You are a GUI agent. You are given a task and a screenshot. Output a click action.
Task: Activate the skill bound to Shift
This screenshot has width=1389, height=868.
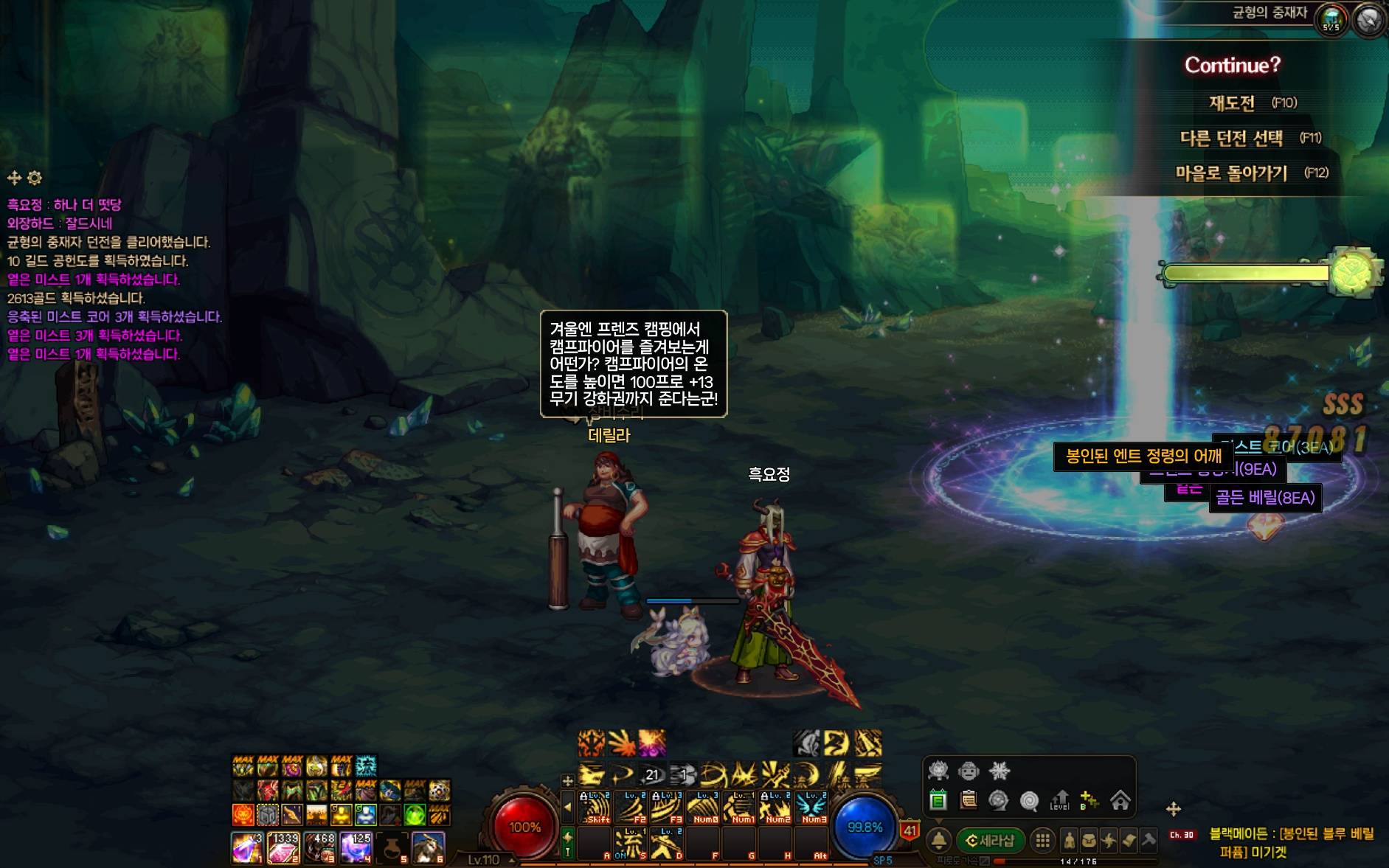(596, 808)
